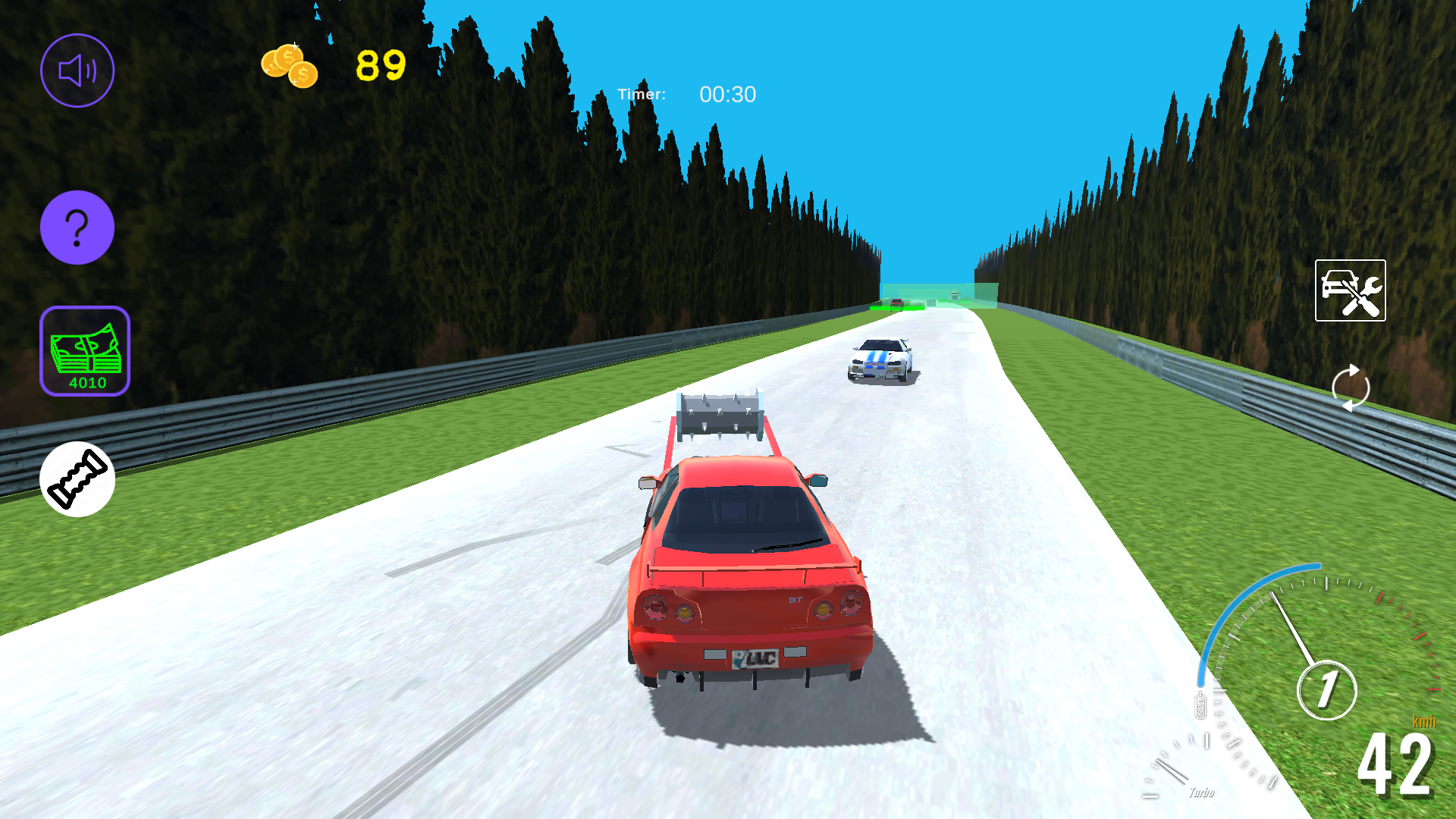The width and height of the screenshot is (1456, 819).
Task: Click the help button for instructions
Action: pyautogui.click(x=77, y=227)
